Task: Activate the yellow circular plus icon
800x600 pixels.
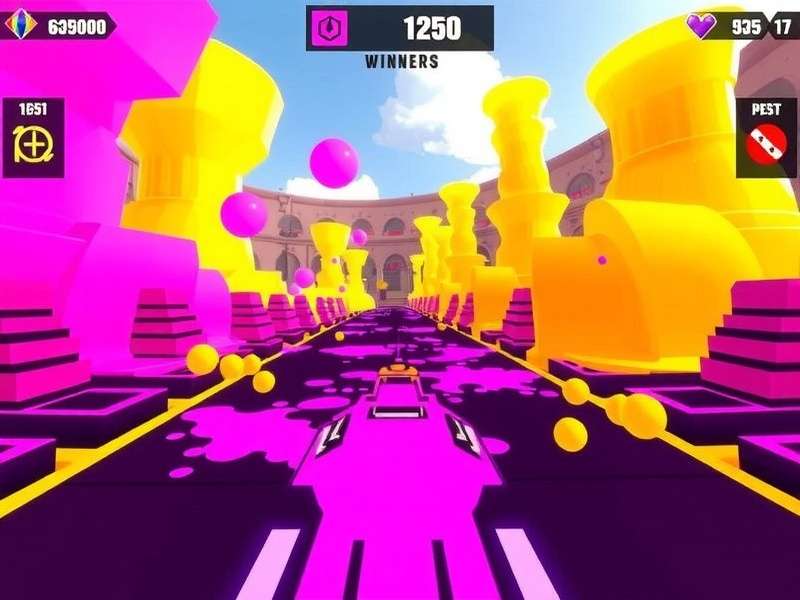Action: point(33,146)
